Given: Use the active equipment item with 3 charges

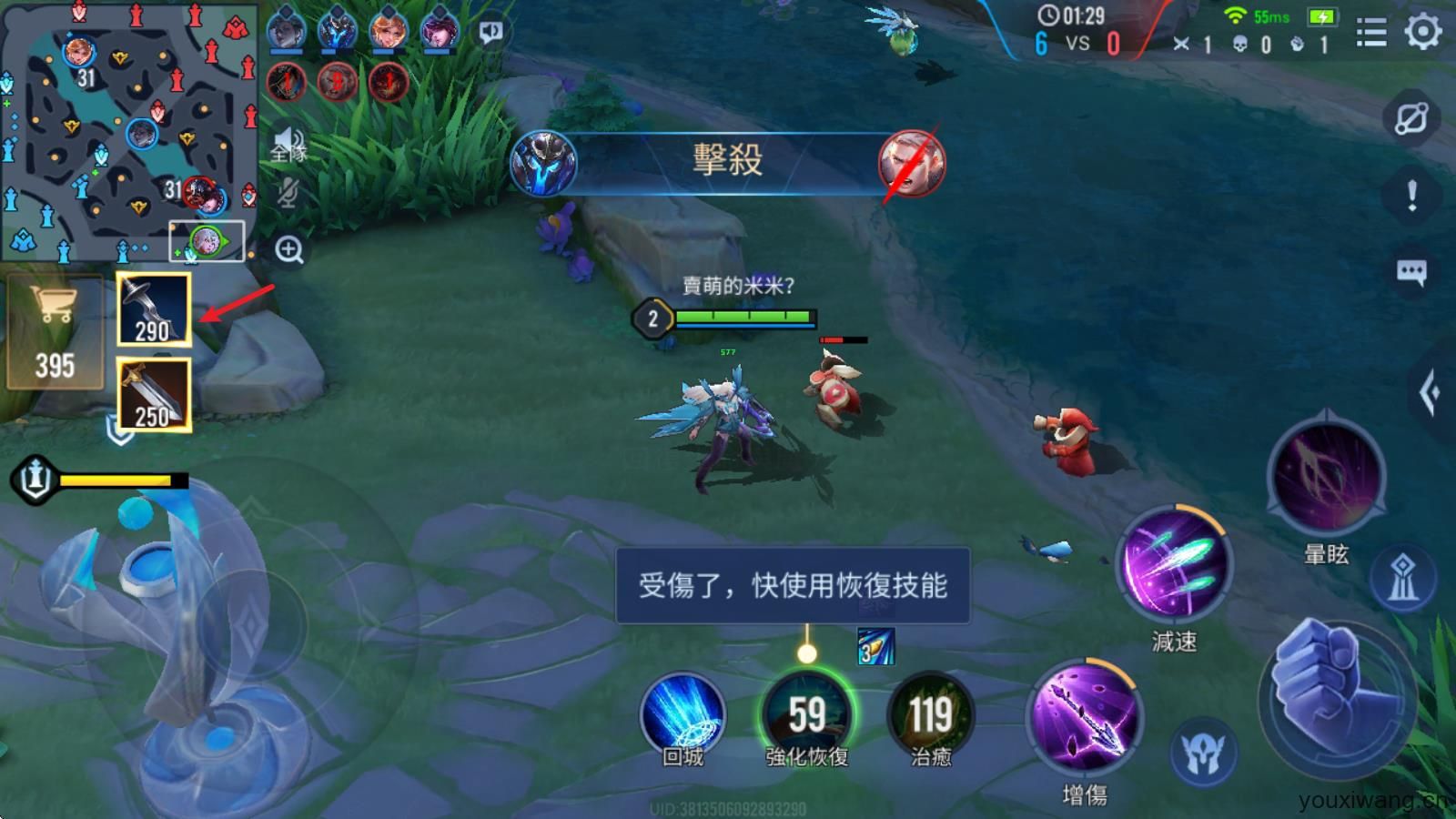Looking at the screenshot, I should tap(875, 649).
